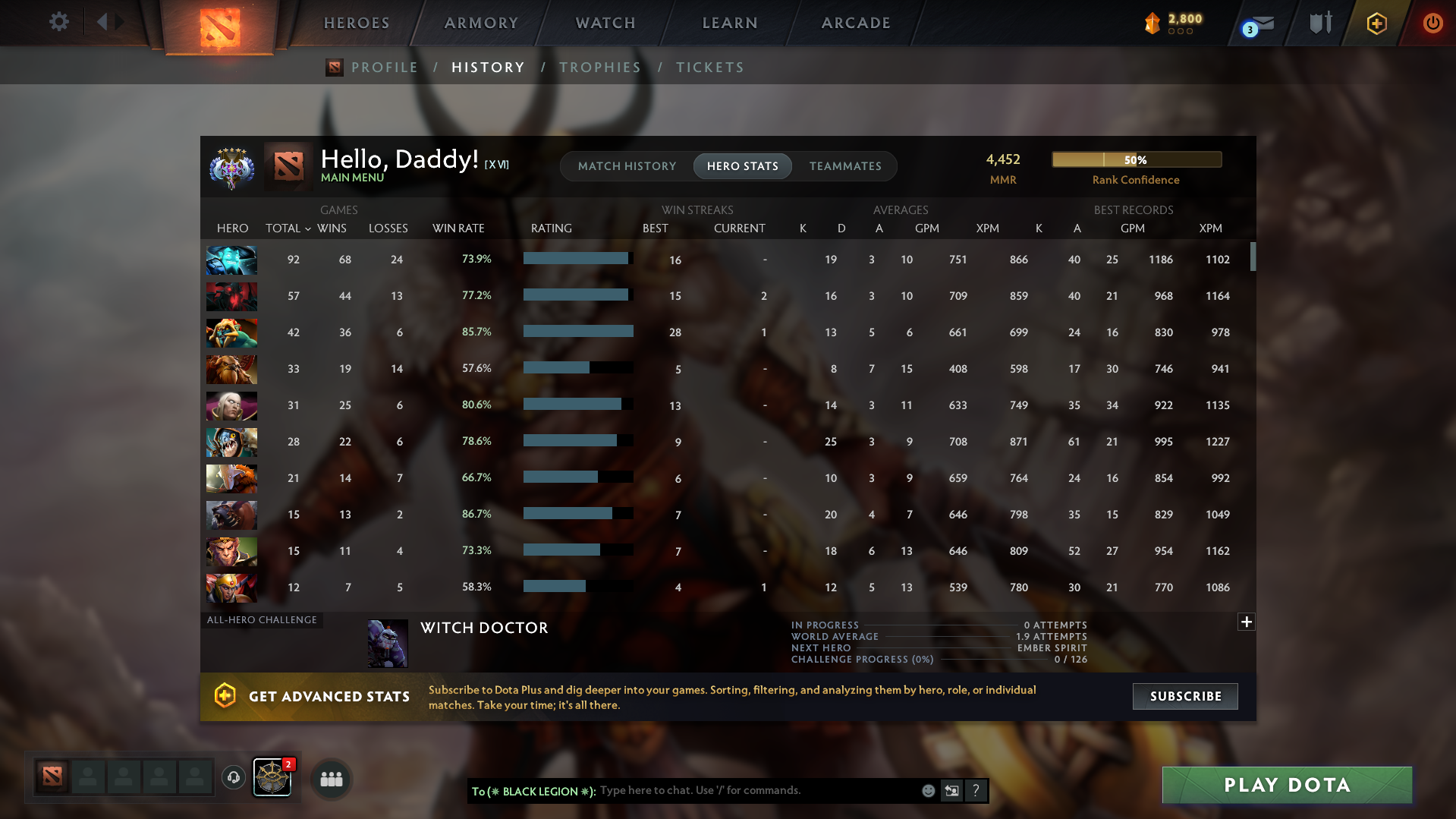Open the emoticon picker beside the chat bar
Image resolution: width=1456 pixels, height=819 pixels.
(x=928, y=790)
